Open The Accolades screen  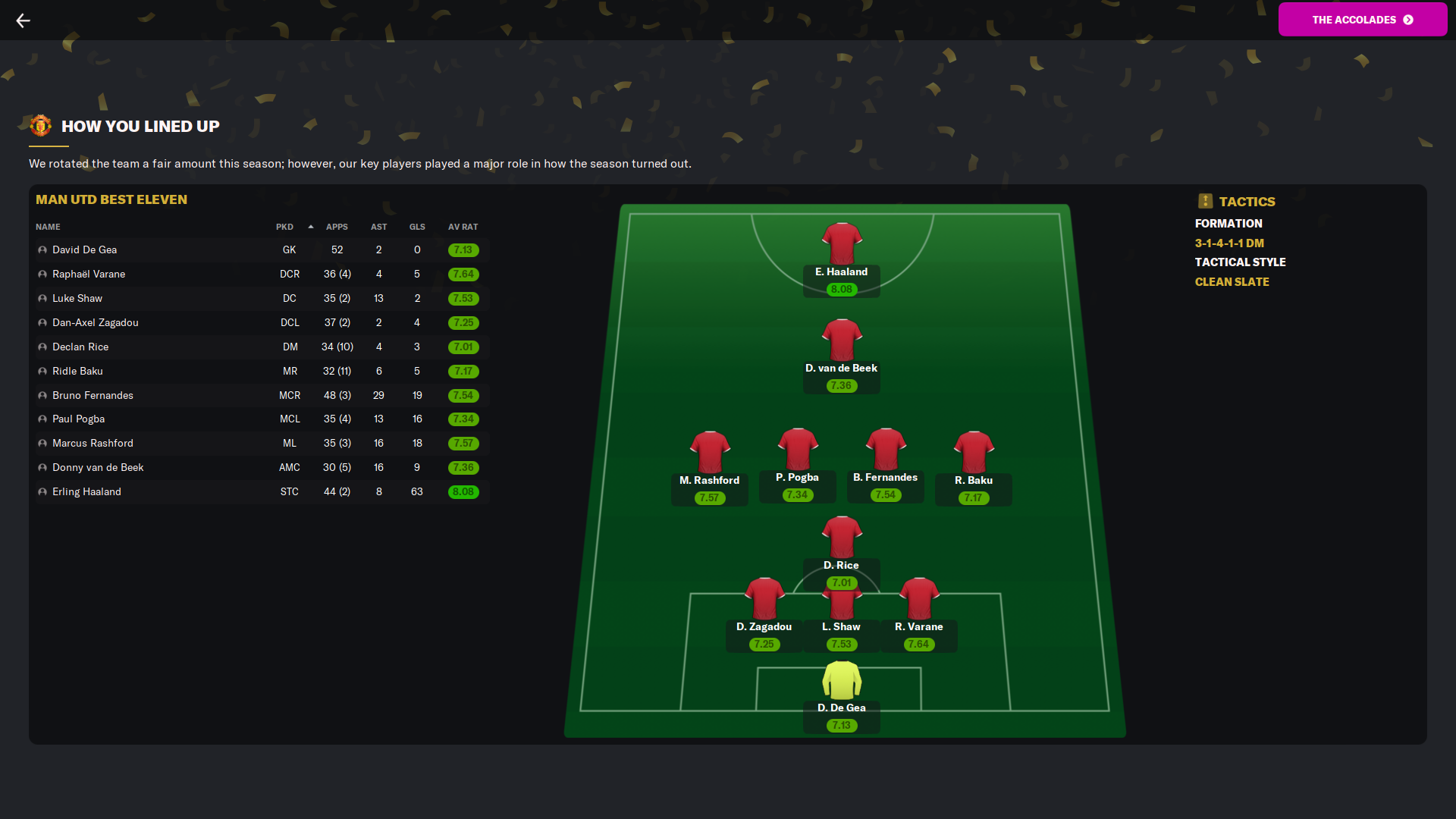[x=1362, y=20]
